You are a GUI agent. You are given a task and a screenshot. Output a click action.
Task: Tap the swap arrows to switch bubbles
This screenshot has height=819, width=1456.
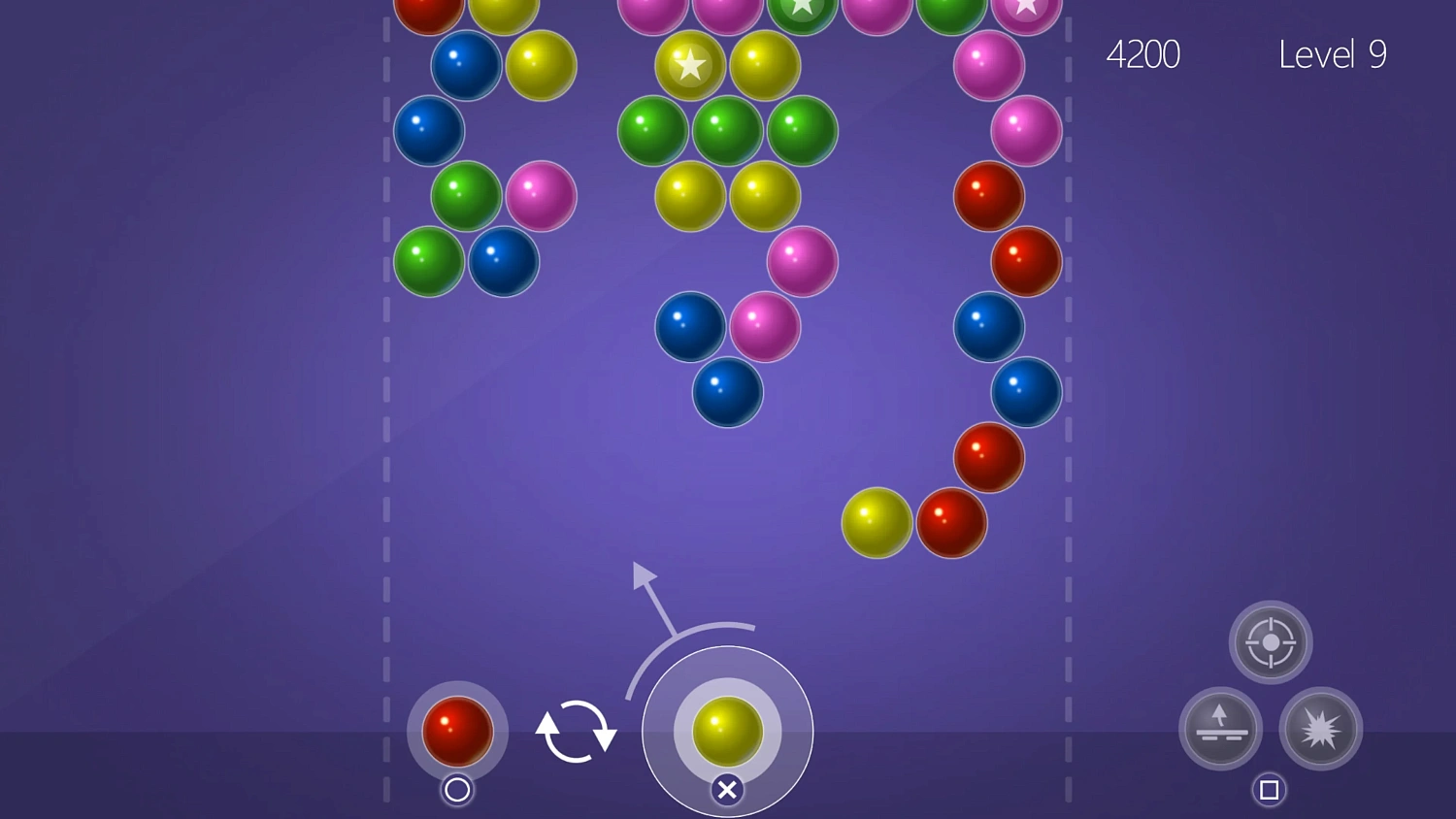coord(576,733)
